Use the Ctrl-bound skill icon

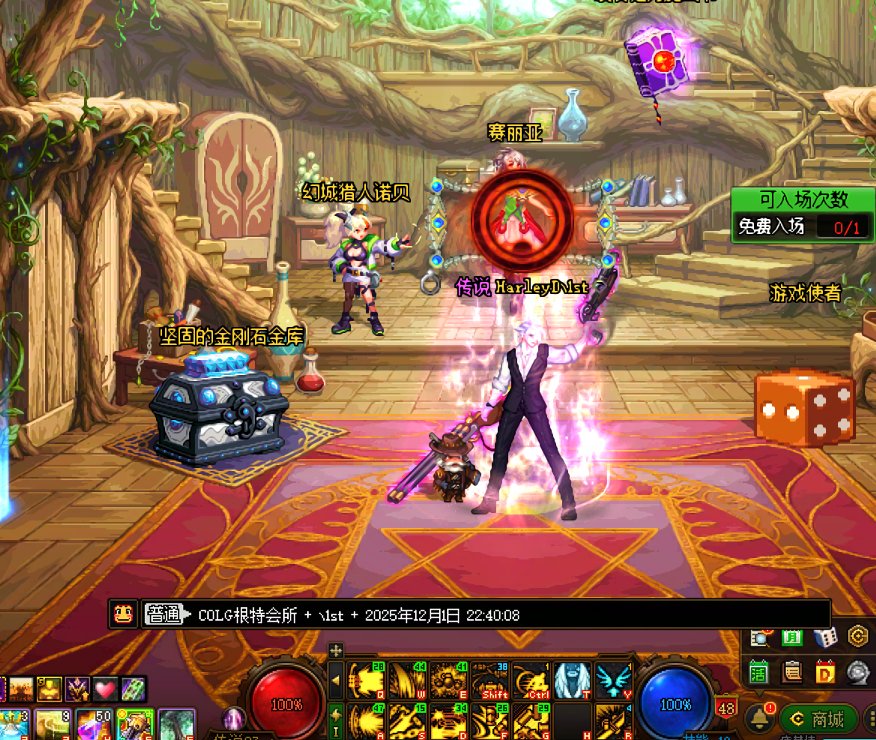(531, 681)
